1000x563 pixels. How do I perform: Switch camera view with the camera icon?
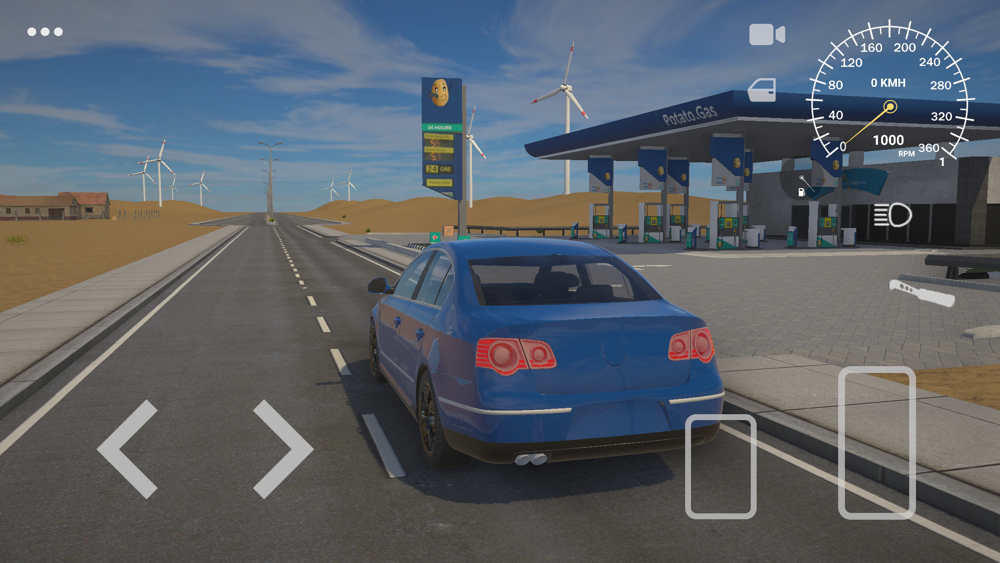(x=766, y=35)
